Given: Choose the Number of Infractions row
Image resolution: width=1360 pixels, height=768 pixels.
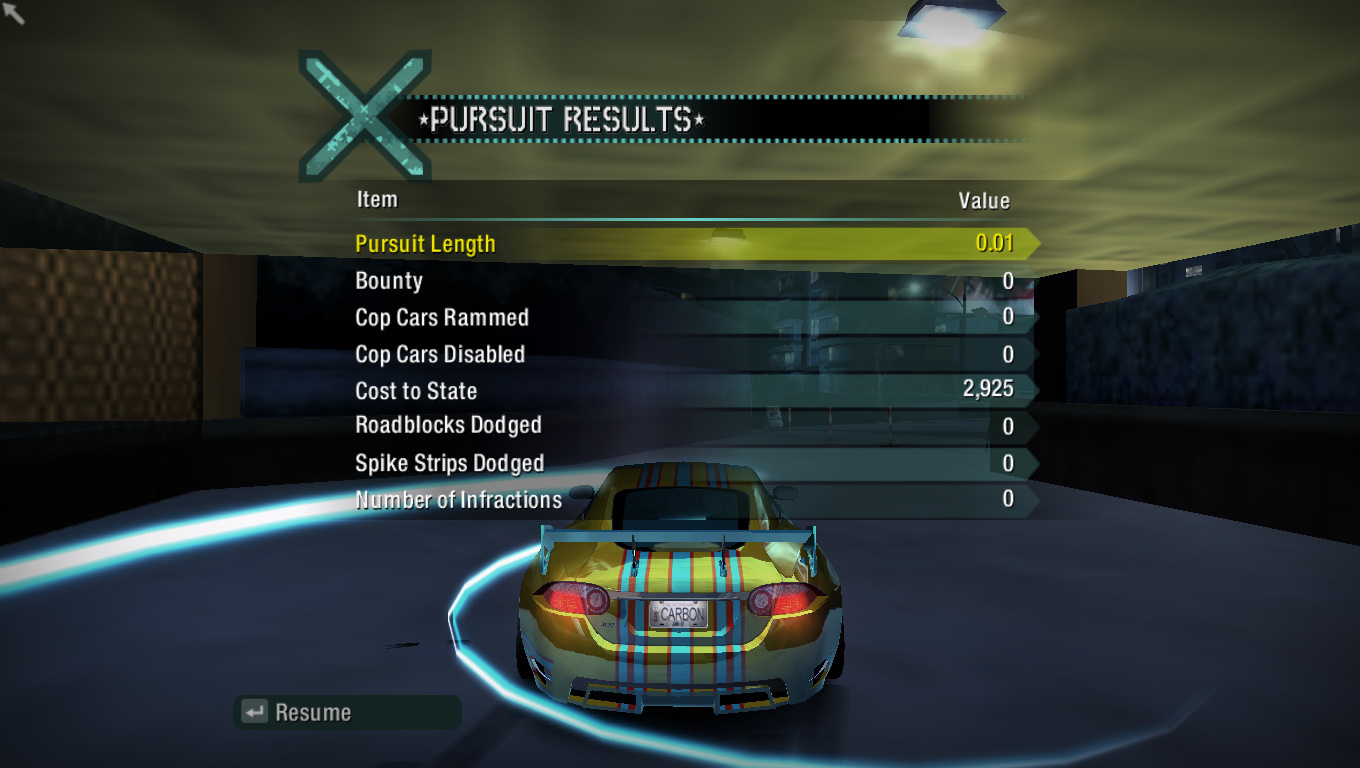Looking at the screenshot, I should tap(690, 500).
